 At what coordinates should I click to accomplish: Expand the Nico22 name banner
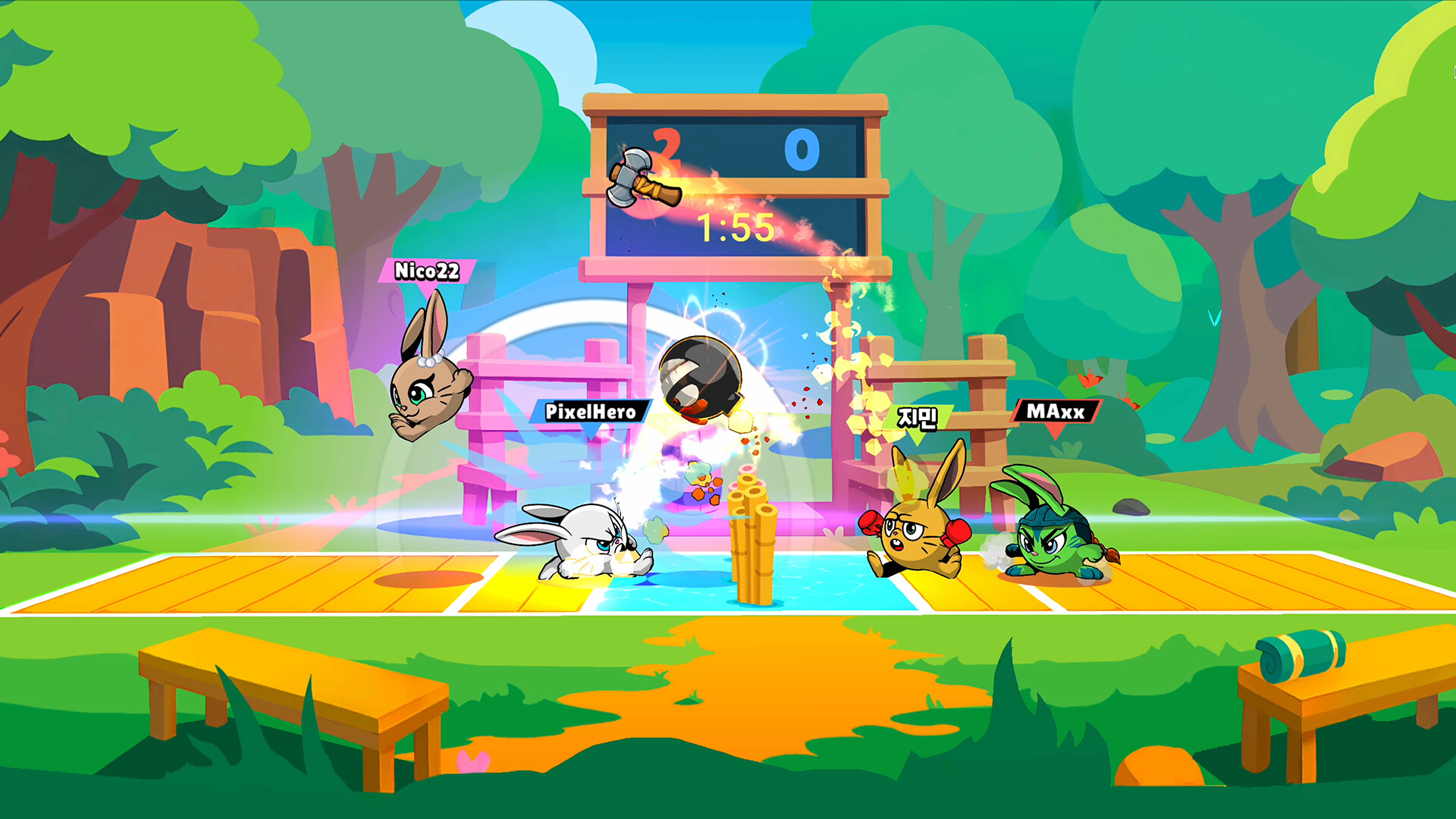tap(428, 271)
